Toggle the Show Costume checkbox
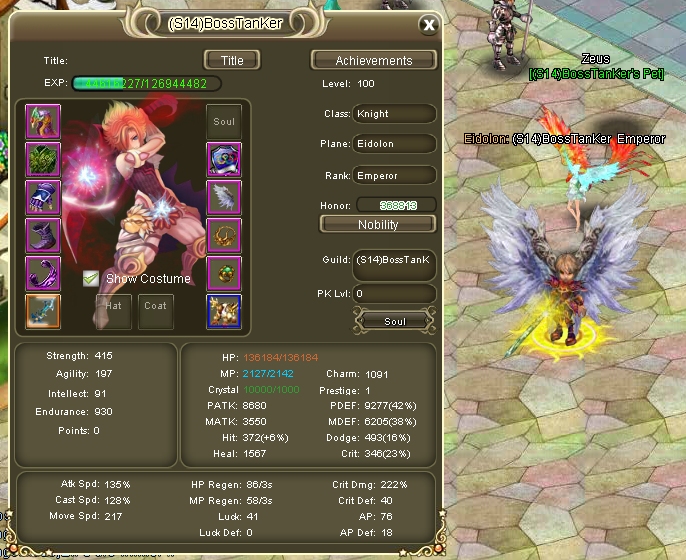The image size is (686, 560). pos(92,279)
